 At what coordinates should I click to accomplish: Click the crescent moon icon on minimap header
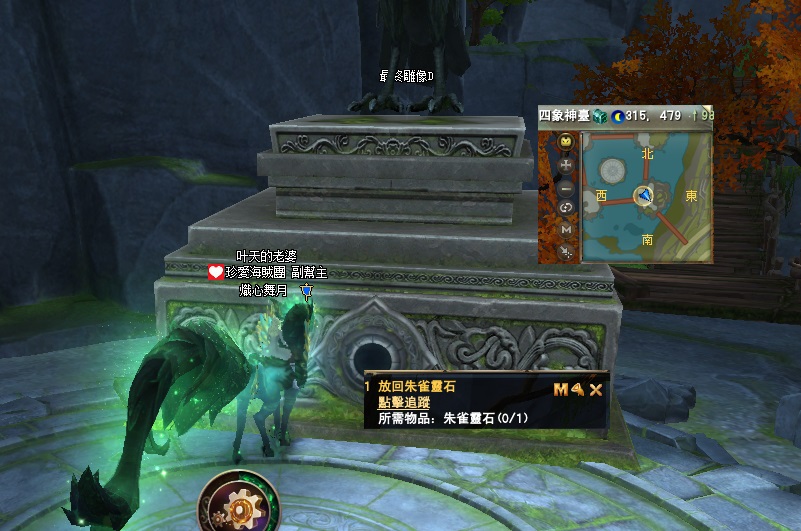pyautogui.click(x=617, y=116)
